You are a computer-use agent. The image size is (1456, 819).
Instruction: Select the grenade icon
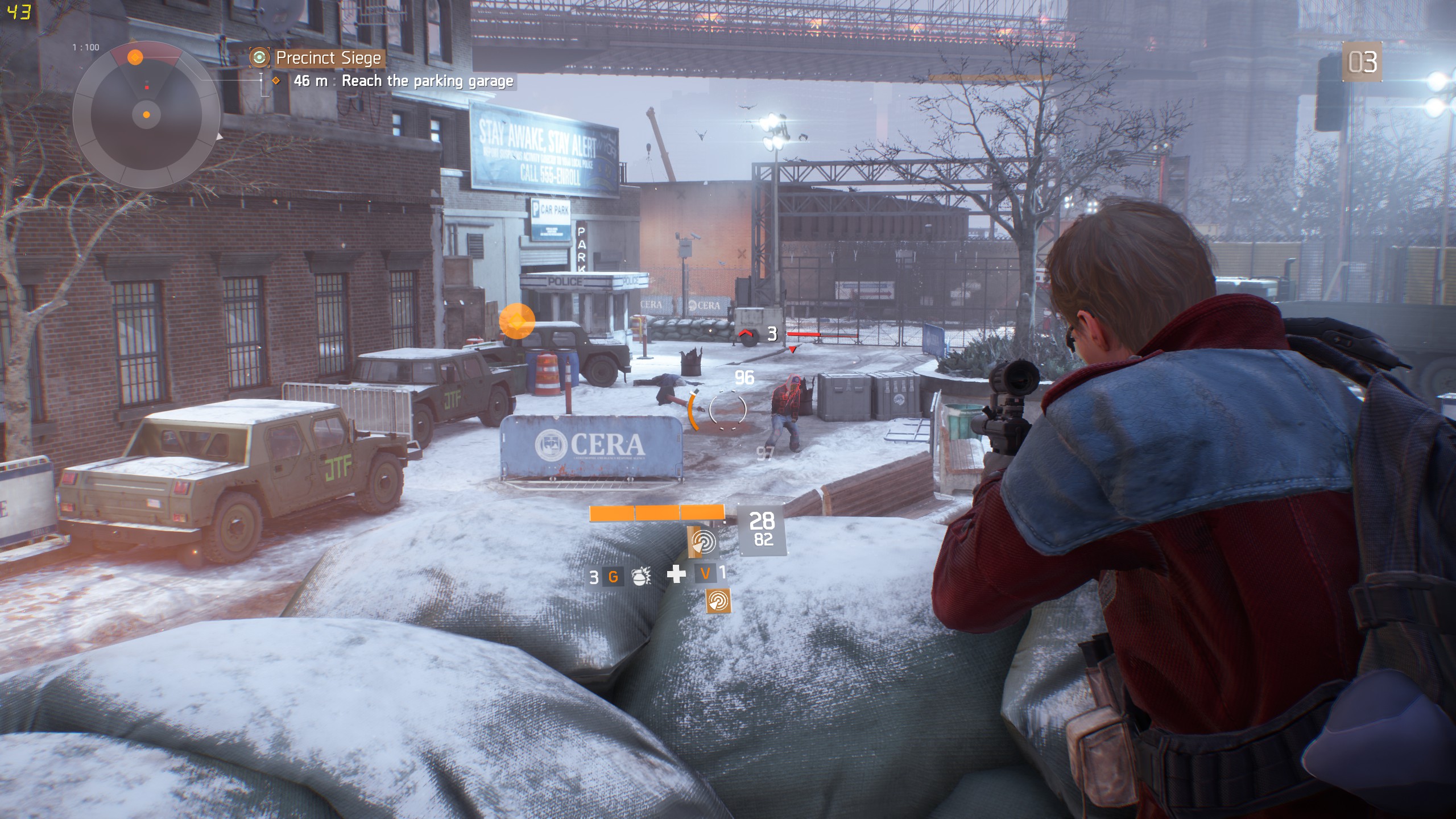pyautogui.click(x=641, y=577)
